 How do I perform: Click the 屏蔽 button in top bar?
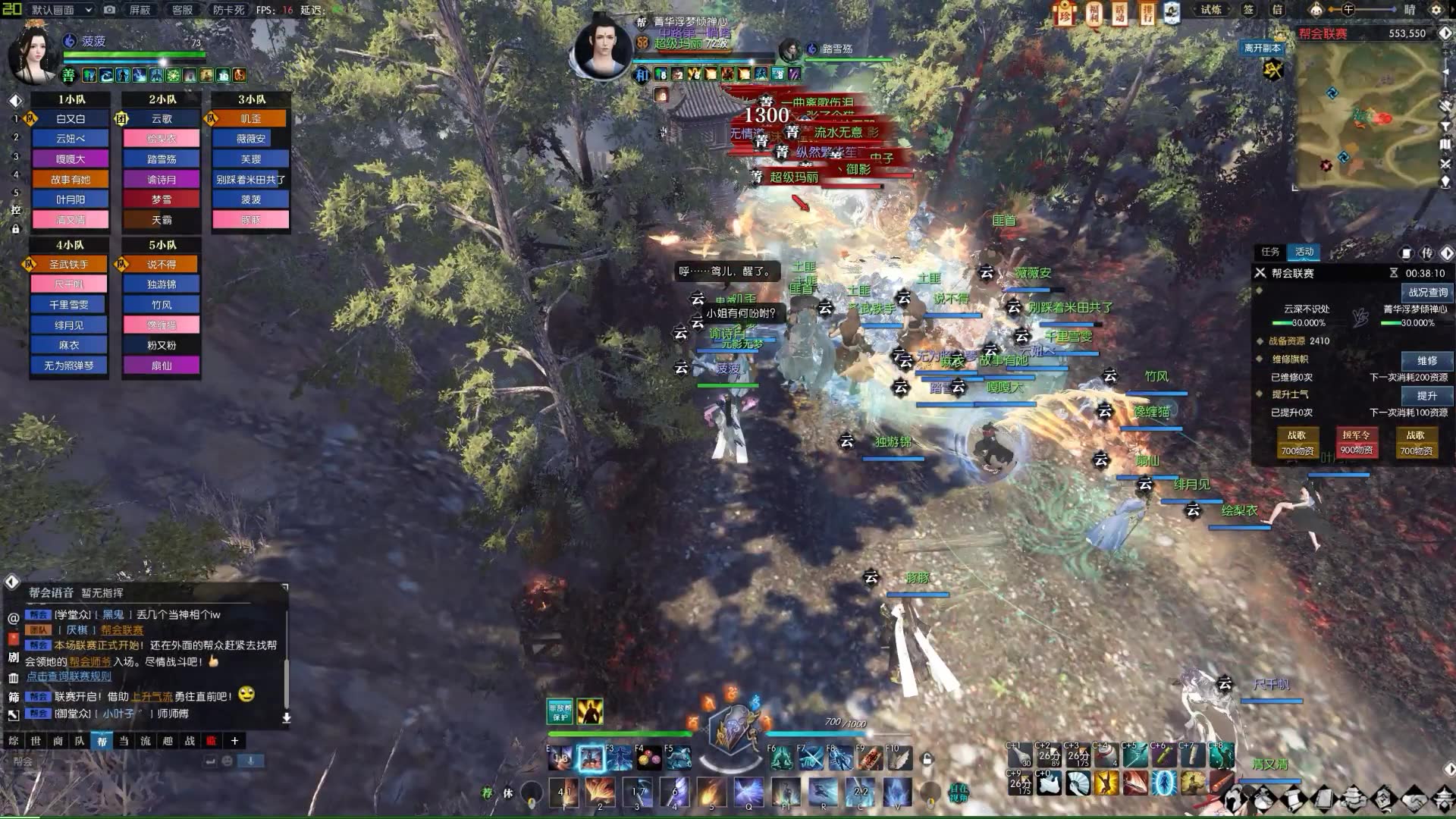(x=140, y=10)
